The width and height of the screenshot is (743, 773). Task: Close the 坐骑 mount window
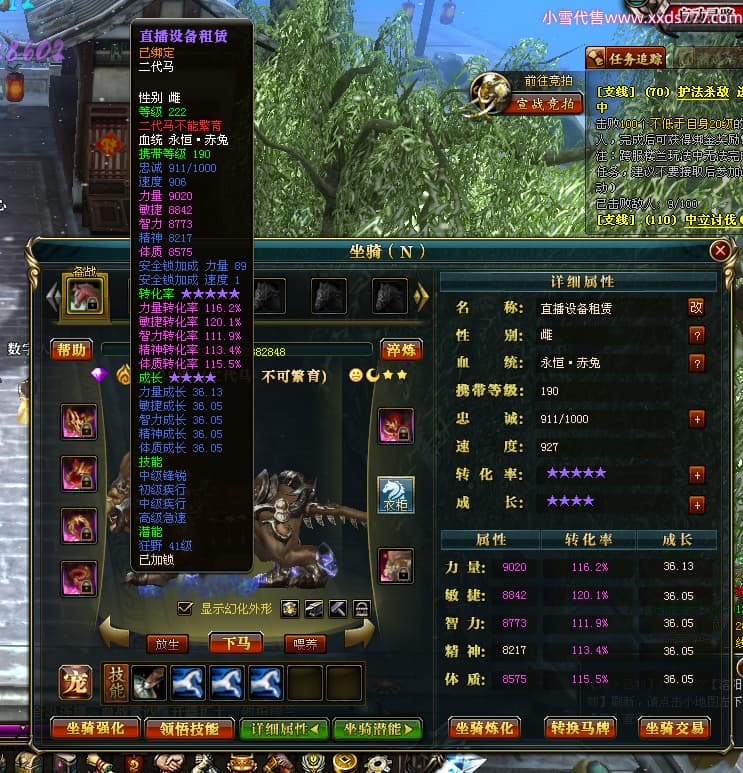click(x=720, y=251)
